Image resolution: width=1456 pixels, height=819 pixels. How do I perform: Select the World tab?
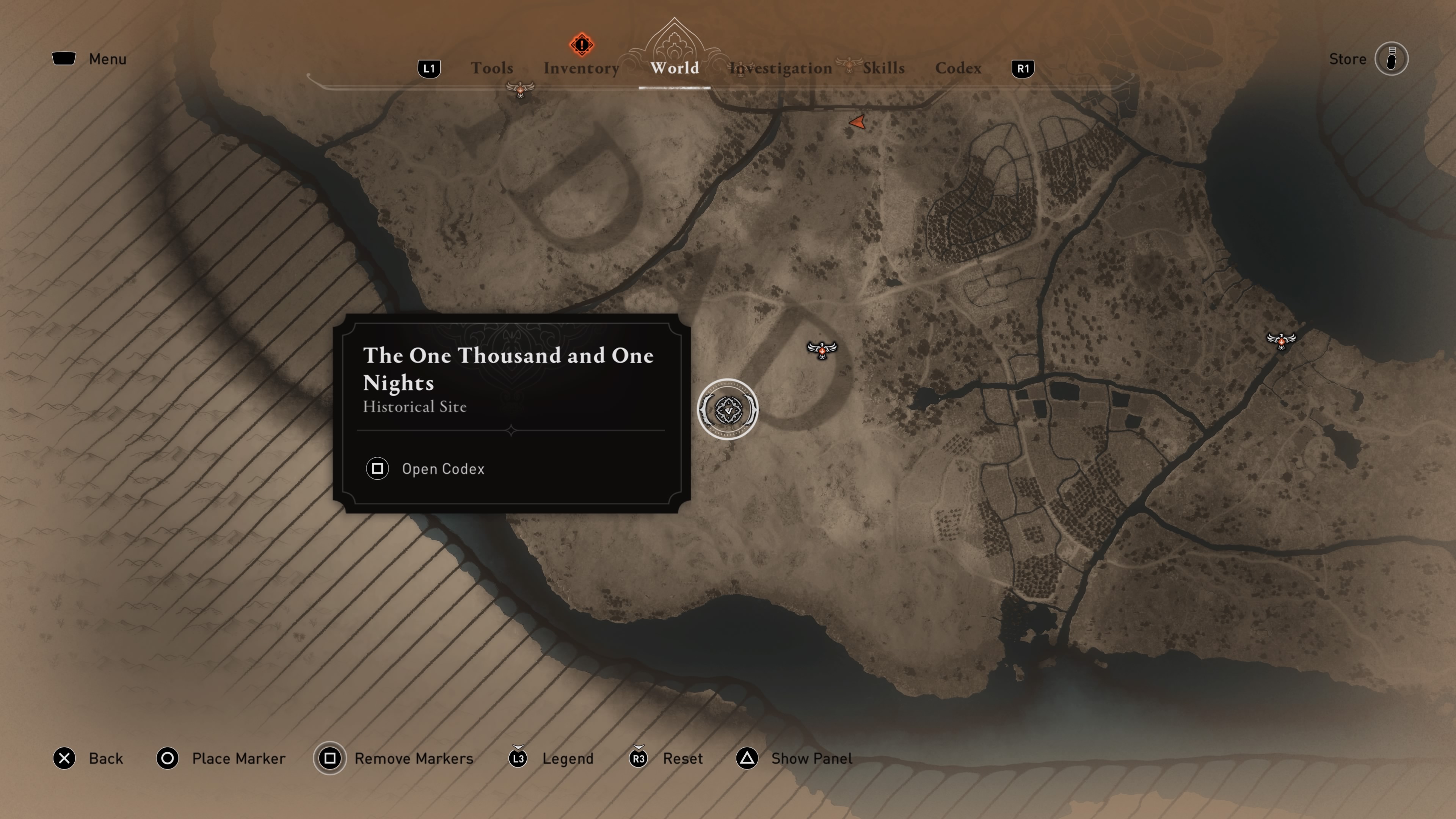coord(674,68)
